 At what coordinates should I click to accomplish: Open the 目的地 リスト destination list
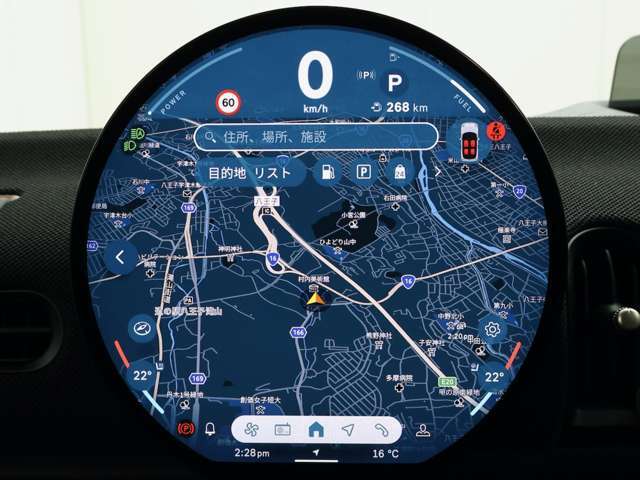coord(251,172)
